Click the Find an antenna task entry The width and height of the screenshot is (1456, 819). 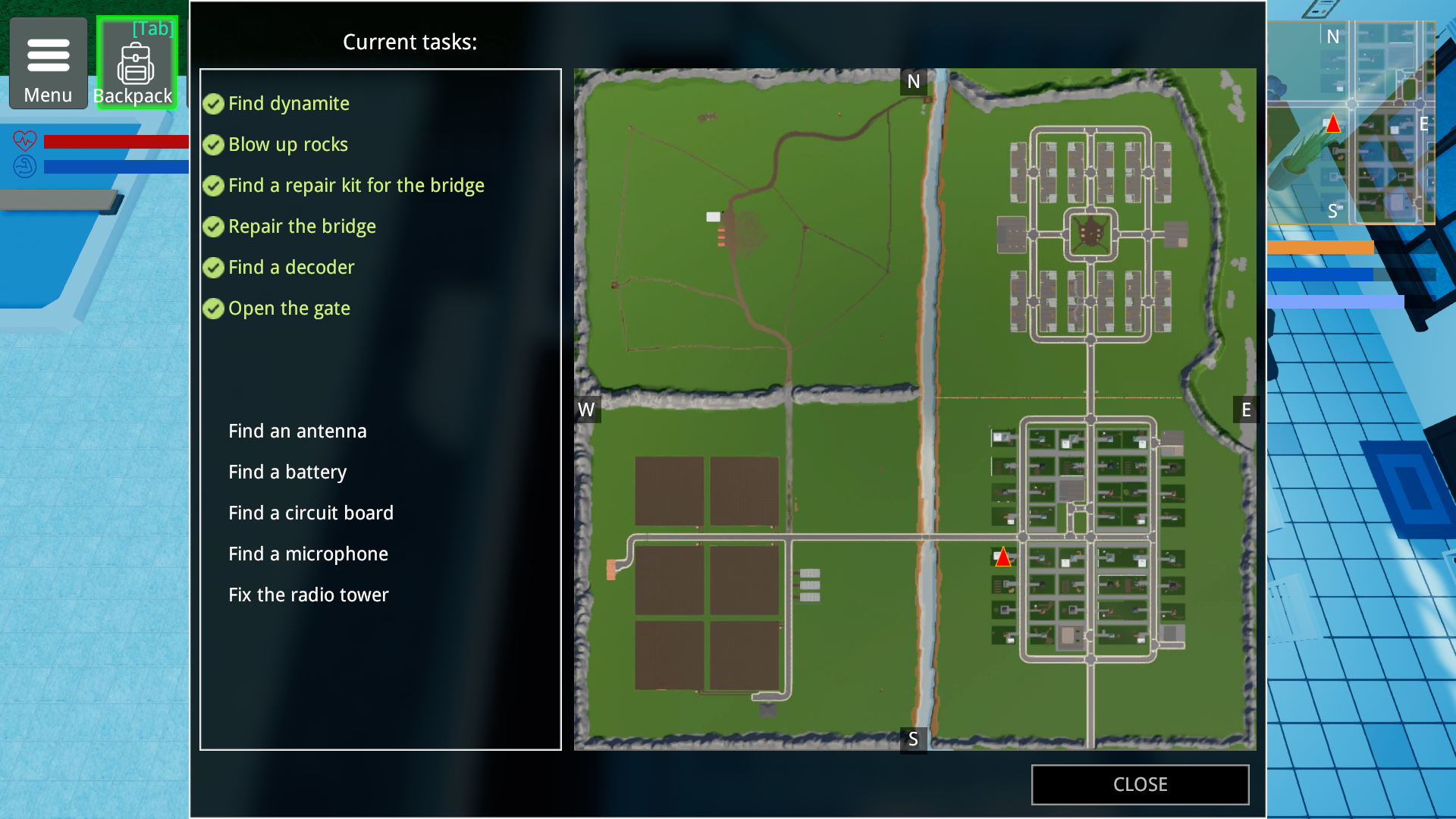(297, 431)
